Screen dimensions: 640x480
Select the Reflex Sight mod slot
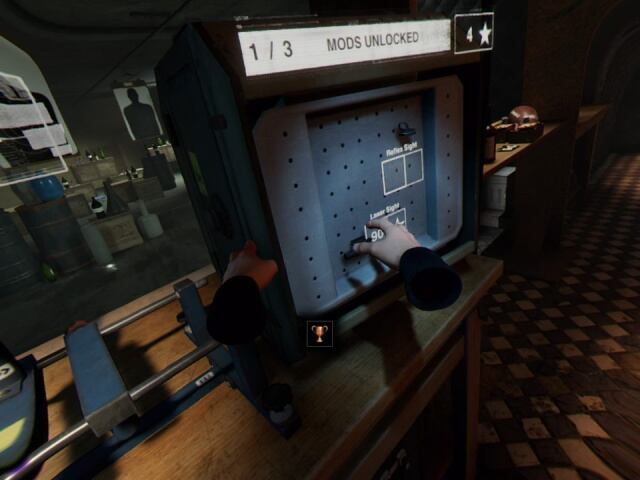pyautogui.click(x=403, y=171)
